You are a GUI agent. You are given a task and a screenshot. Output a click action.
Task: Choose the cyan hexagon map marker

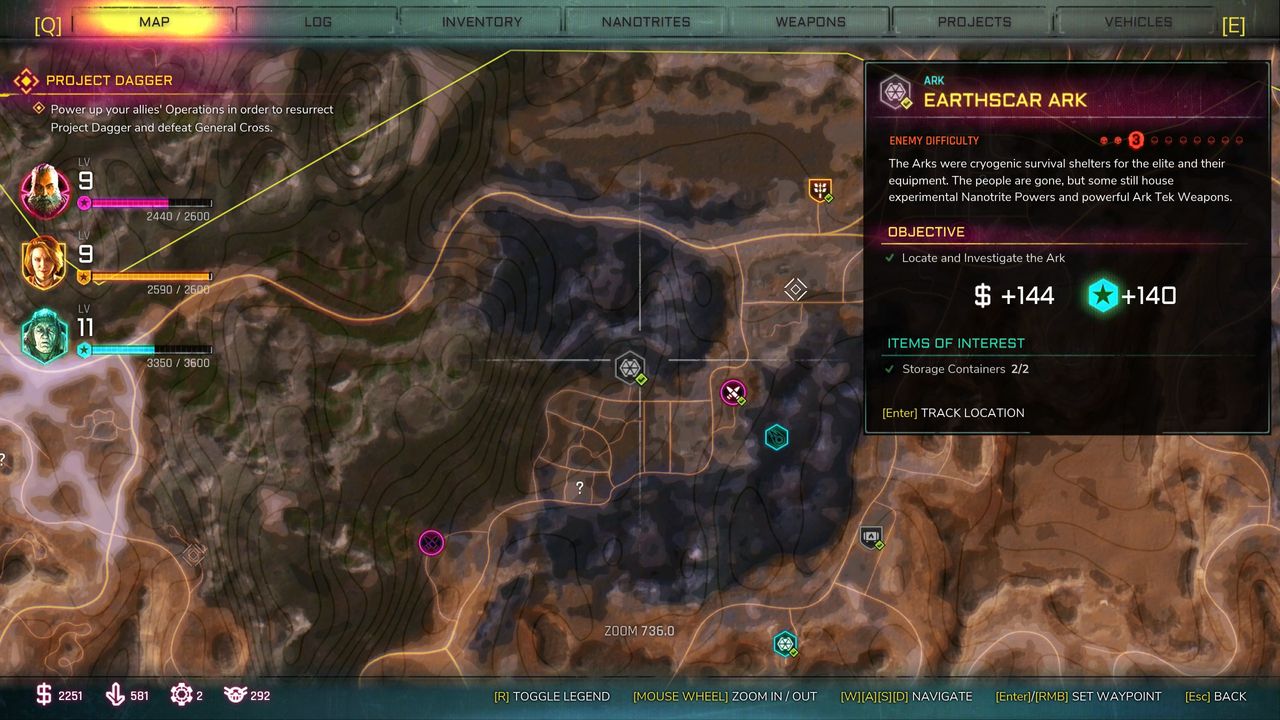[777, 437]
